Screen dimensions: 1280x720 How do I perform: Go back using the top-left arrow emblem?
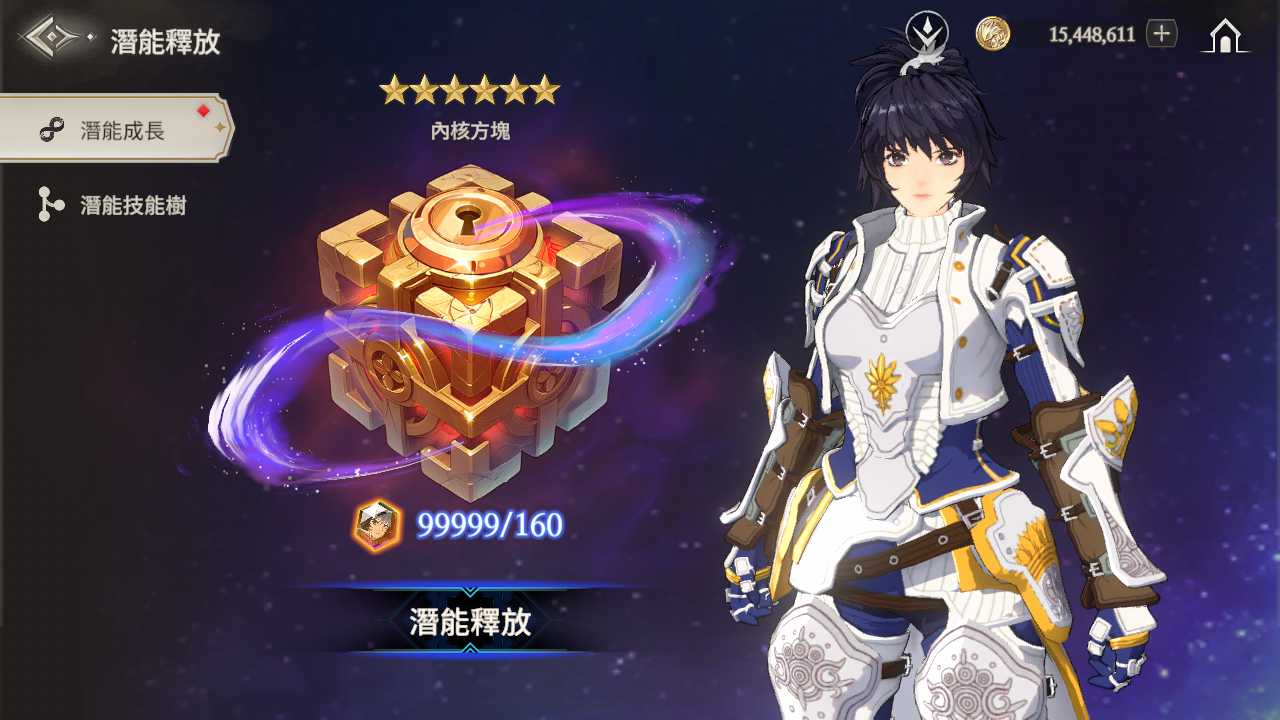(56, 39)
